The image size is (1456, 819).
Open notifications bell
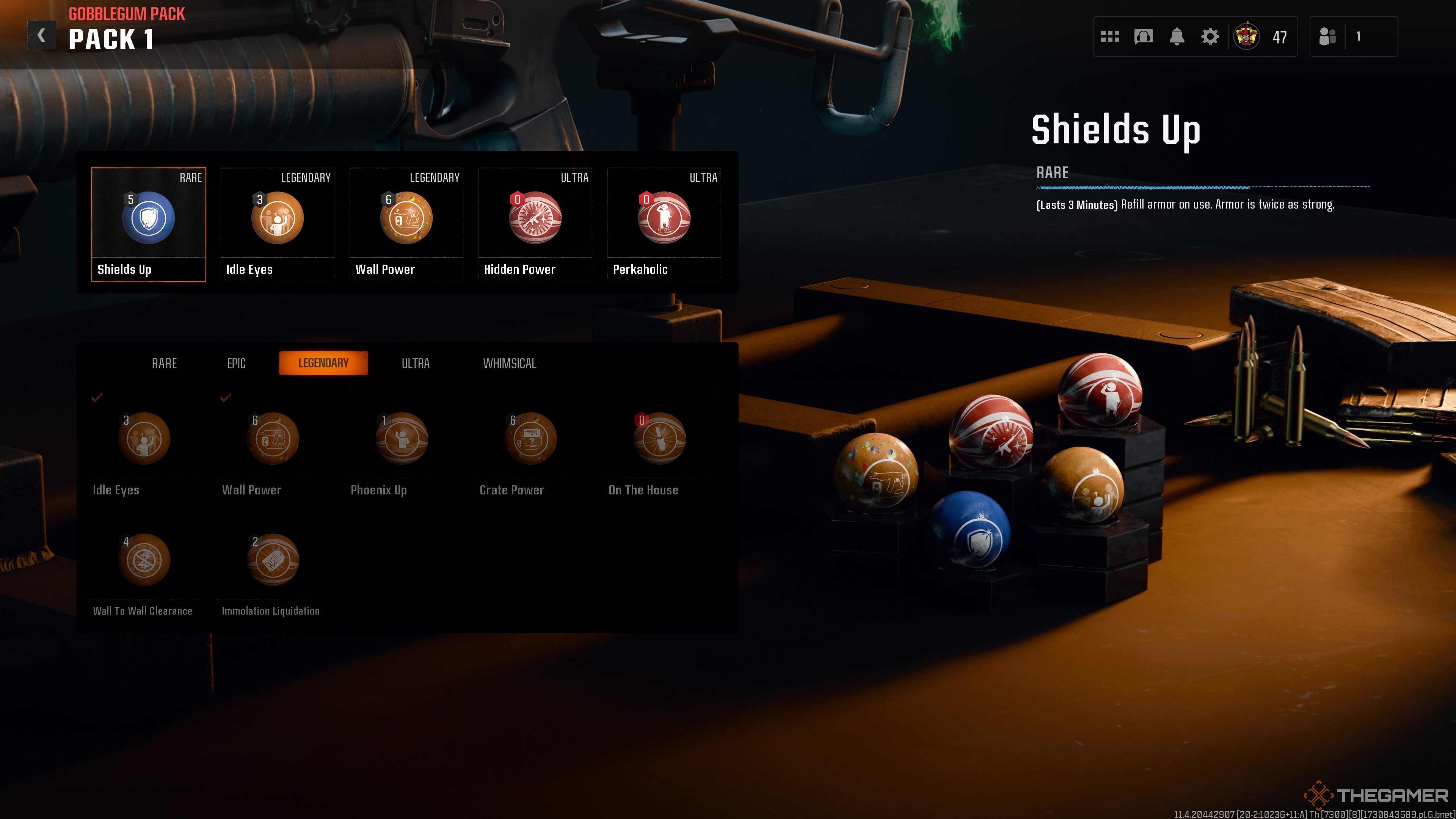[1176, 37]
